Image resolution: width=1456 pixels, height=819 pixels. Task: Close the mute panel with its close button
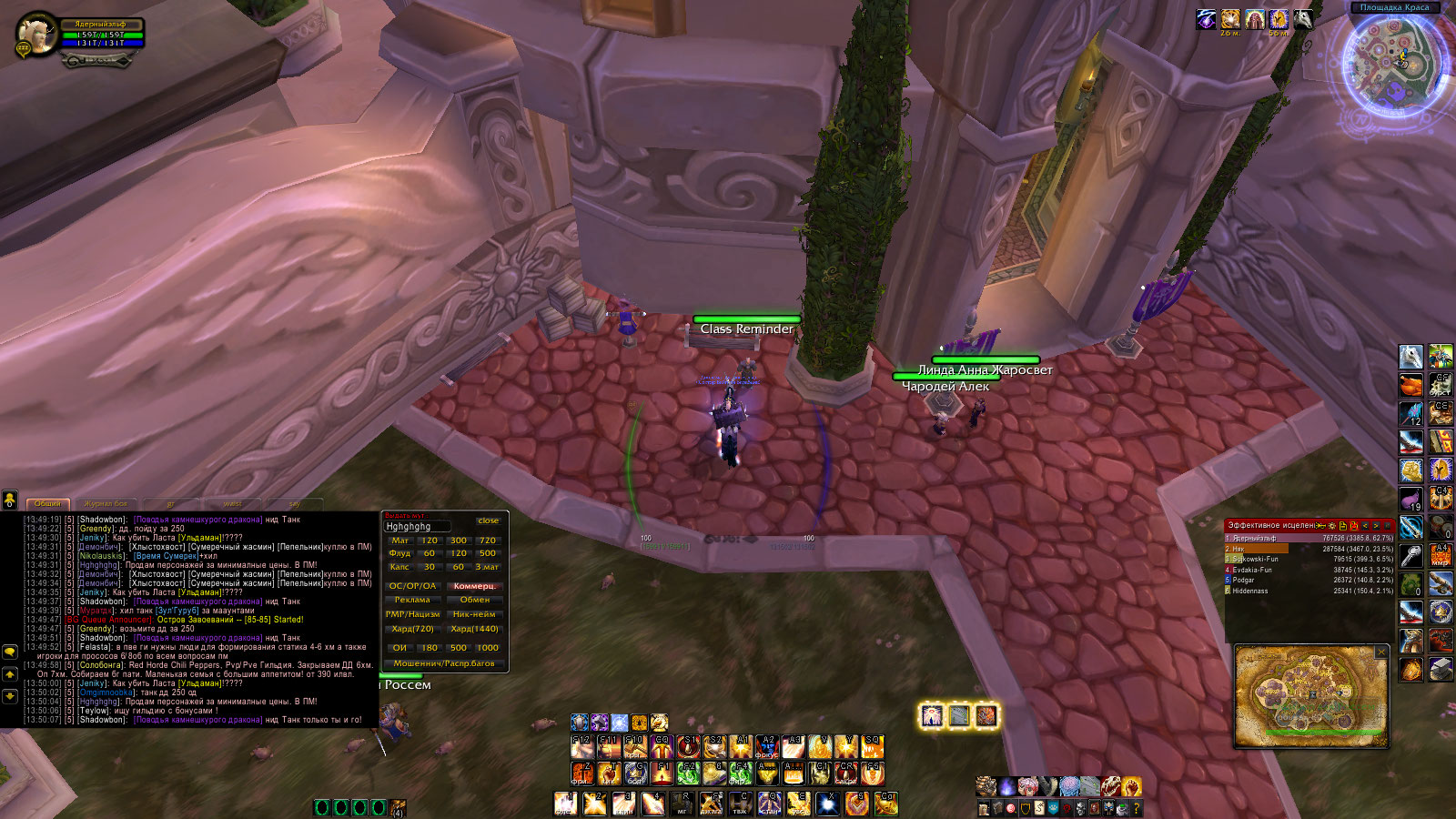488,521
